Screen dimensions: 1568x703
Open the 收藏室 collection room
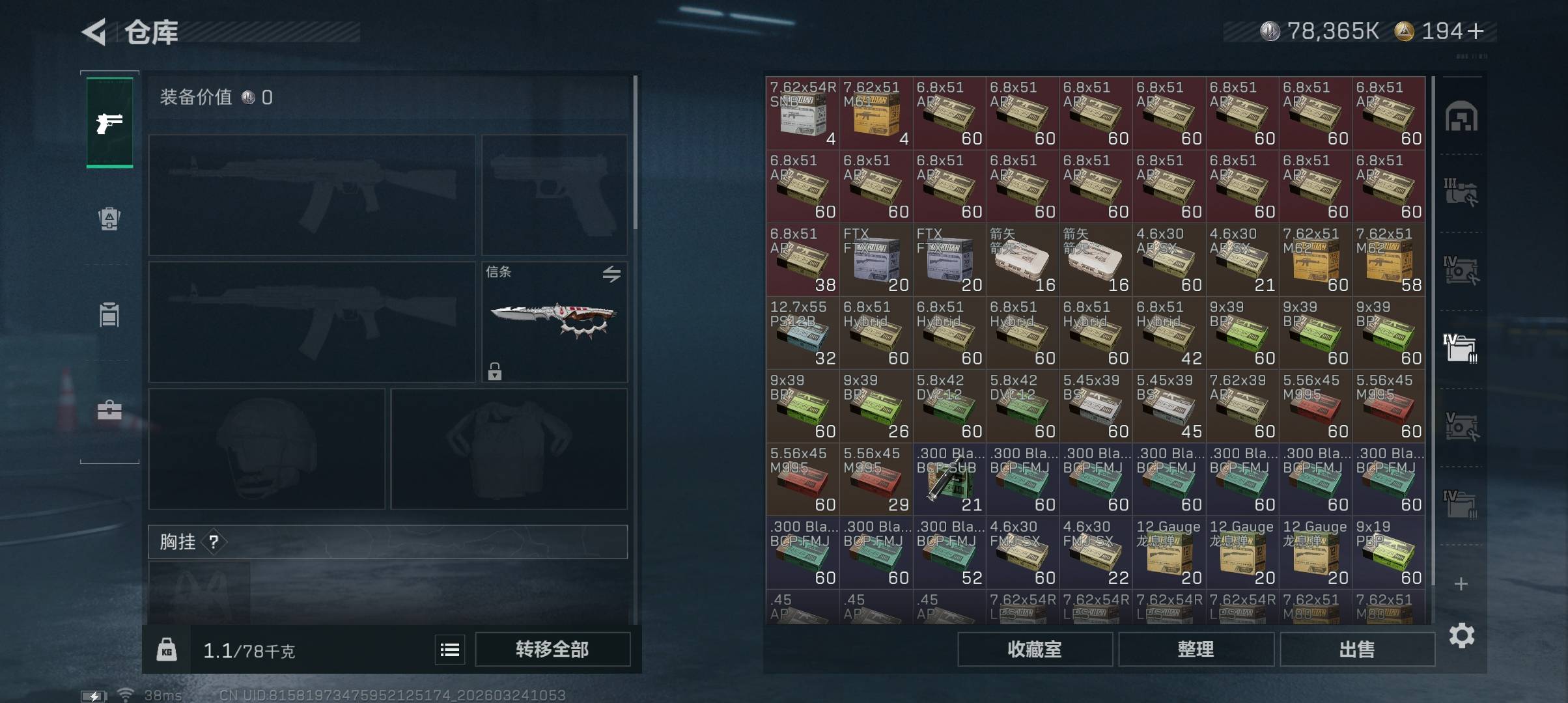pyautogui.click(x=1034, y=649)
